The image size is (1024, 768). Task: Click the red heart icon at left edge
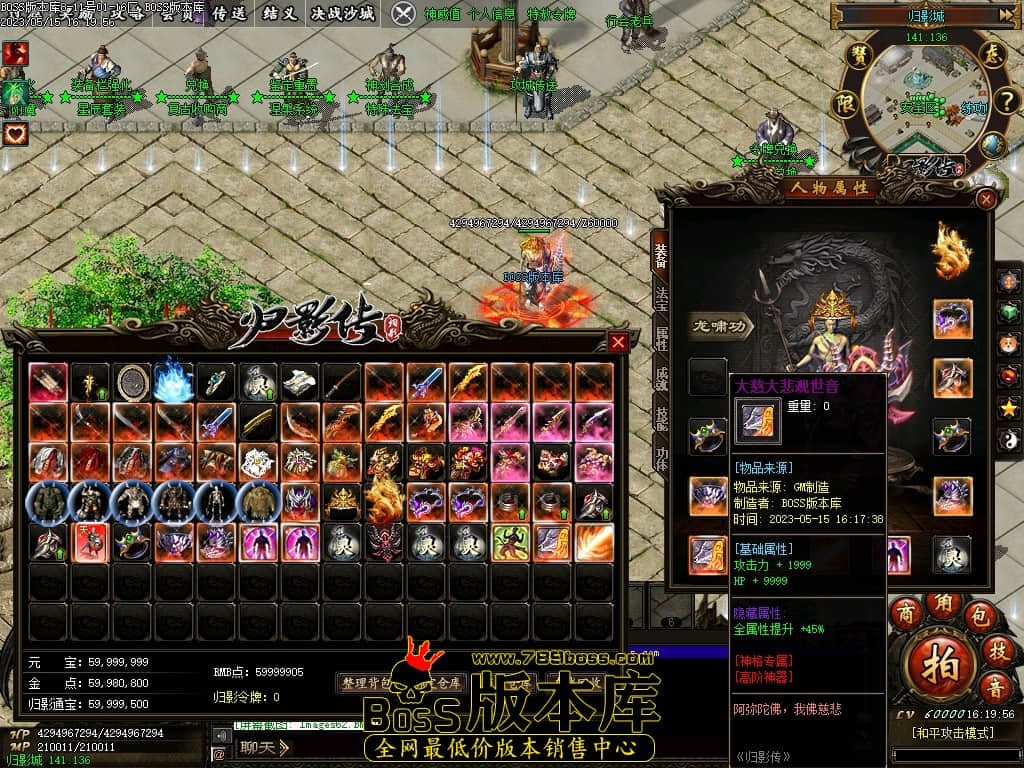[14, 133]
